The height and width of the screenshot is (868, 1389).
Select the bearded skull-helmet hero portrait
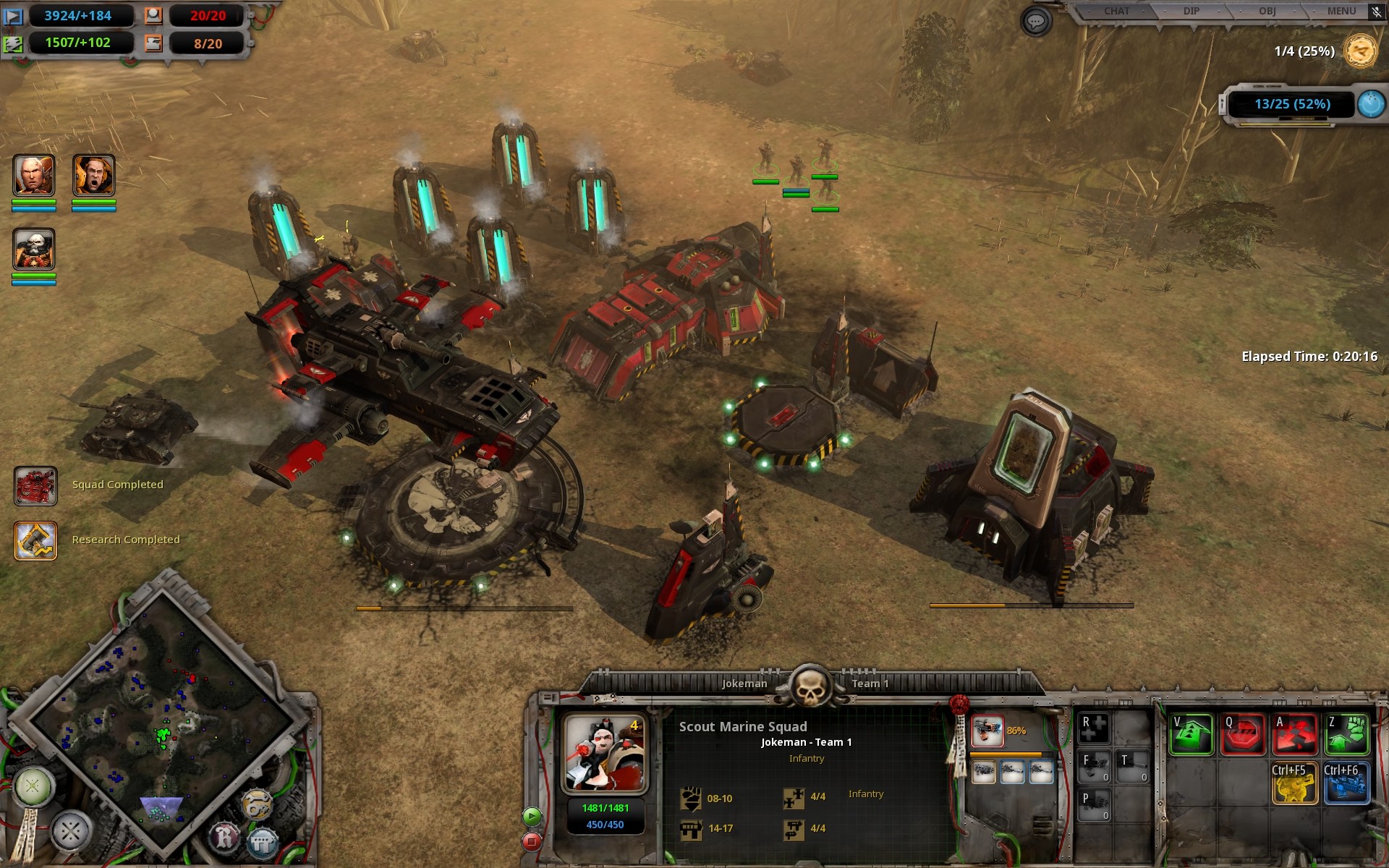pos(34,249)
